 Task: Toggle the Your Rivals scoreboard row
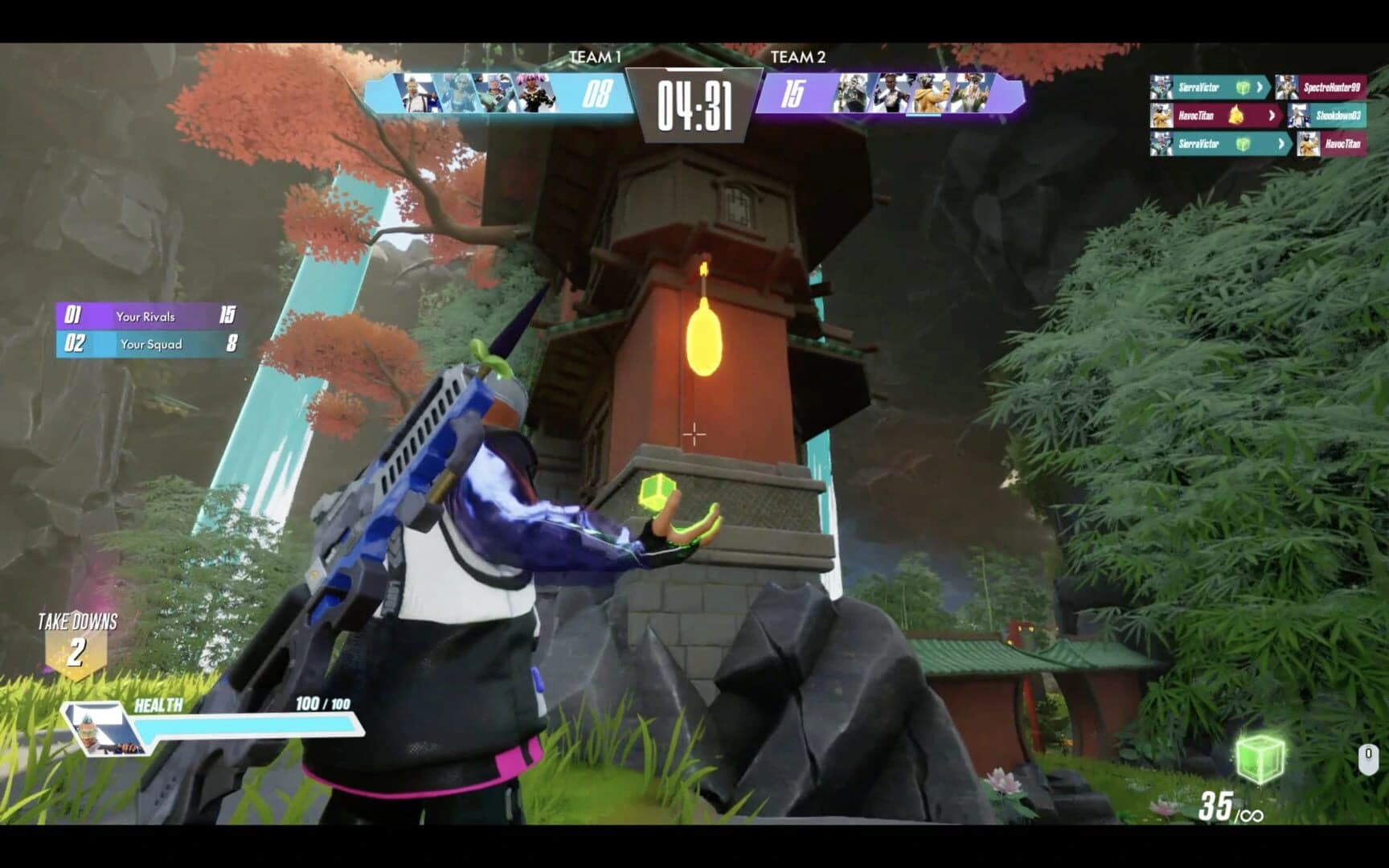pos(149,316)
